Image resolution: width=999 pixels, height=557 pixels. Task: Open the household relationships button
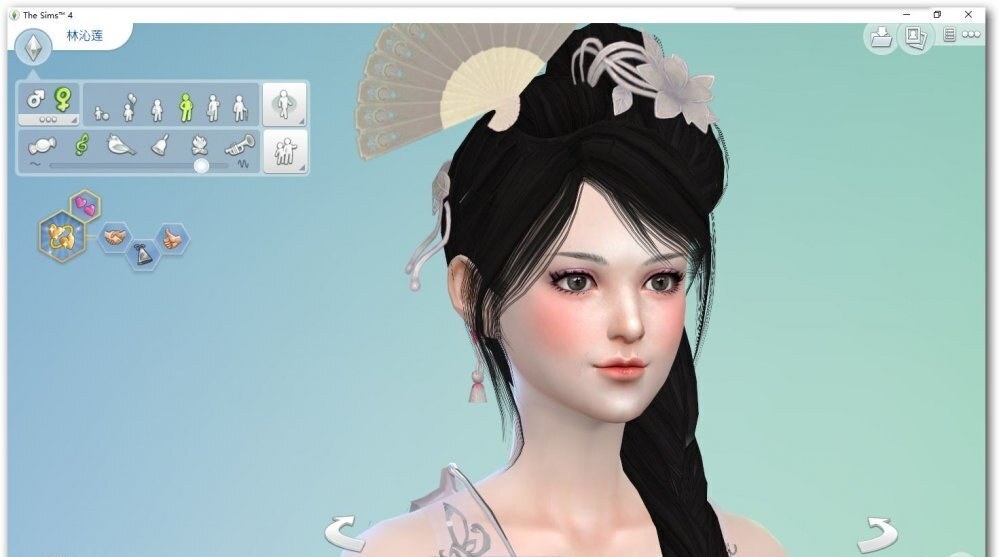284,152
